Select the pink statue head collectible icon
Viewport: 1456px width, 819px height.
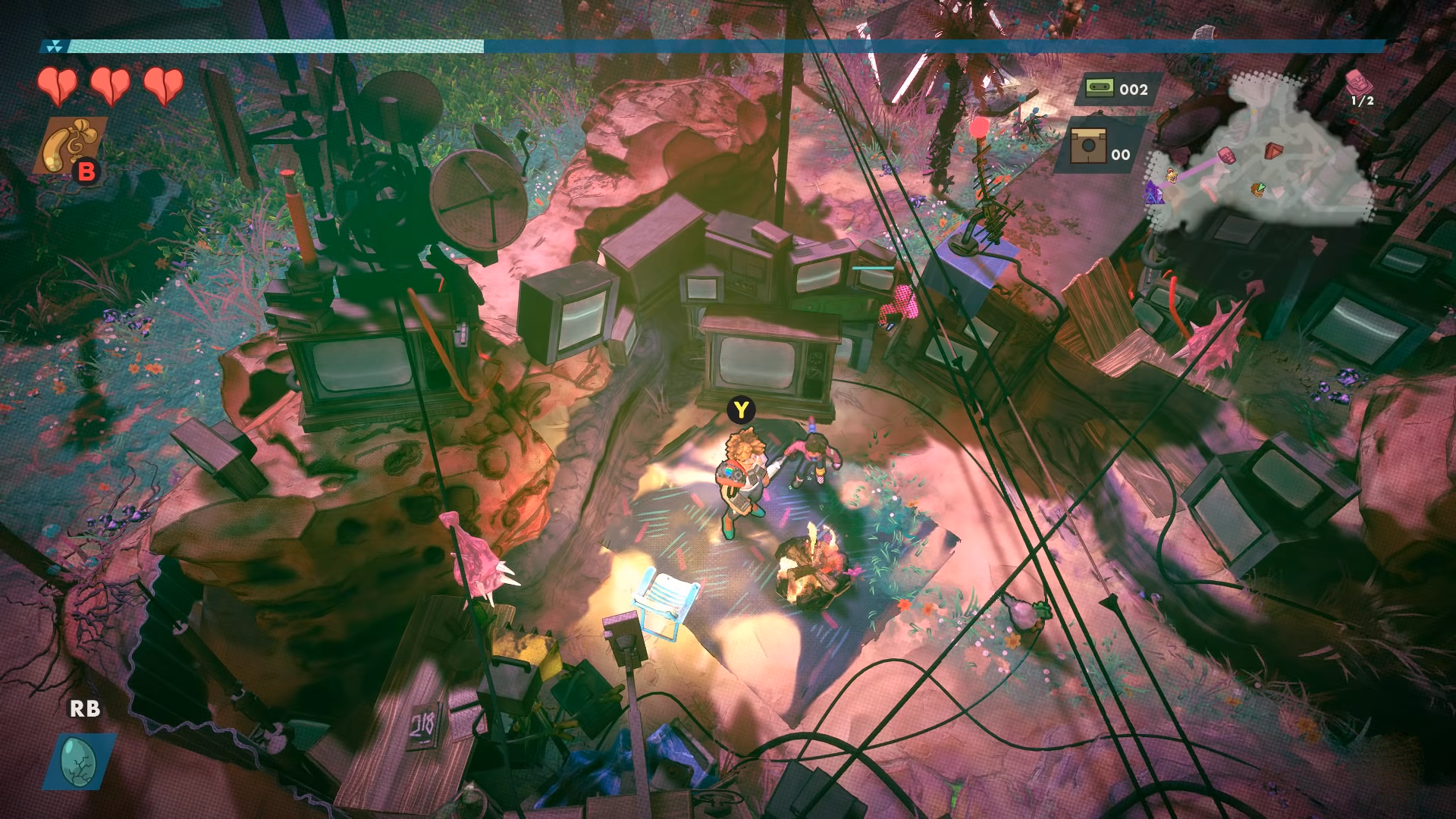(1360, 83)
